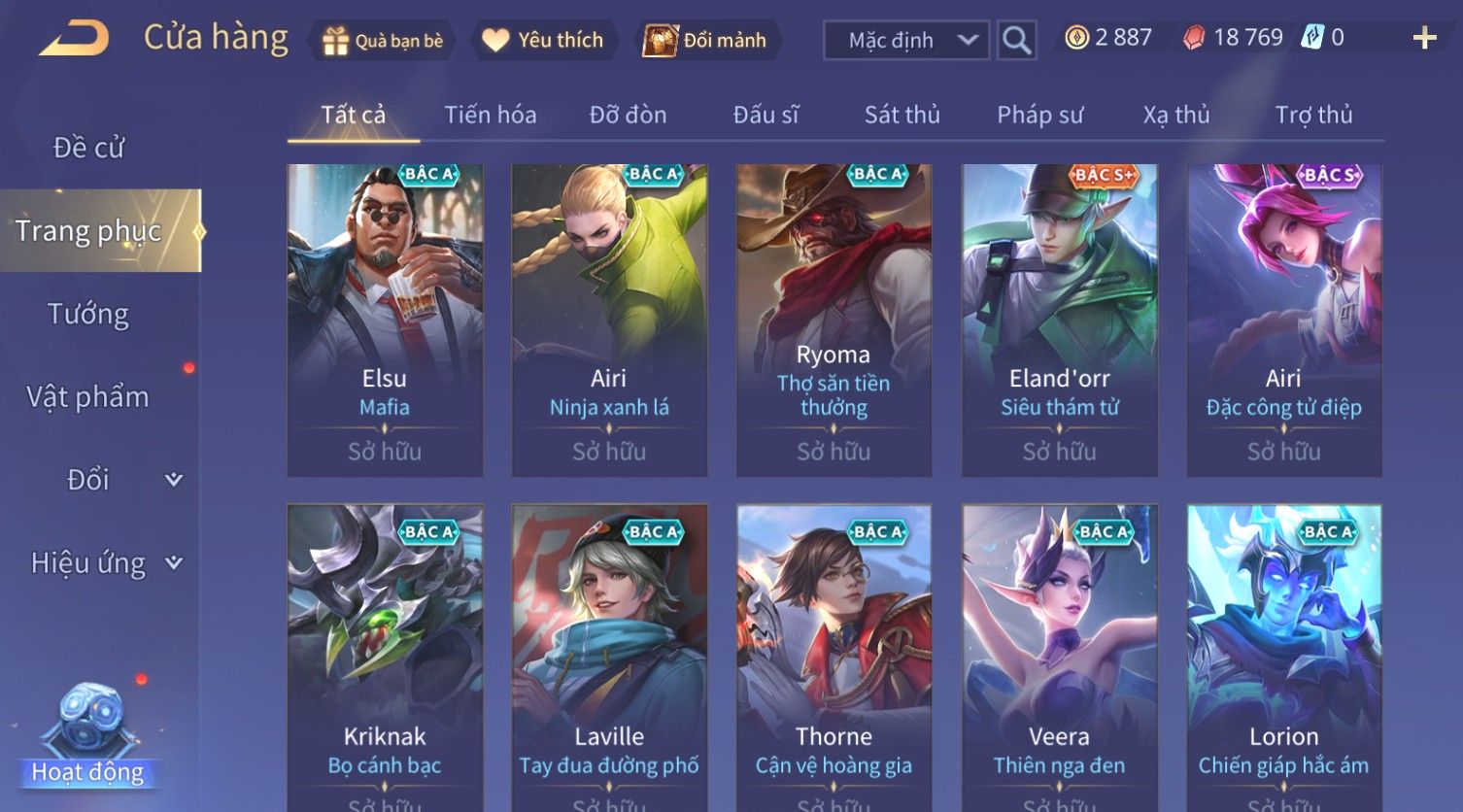Choose the Eland'orr Siêu thám tử skin
Screen dimensions: 1463x812
tap(1059, 319)
